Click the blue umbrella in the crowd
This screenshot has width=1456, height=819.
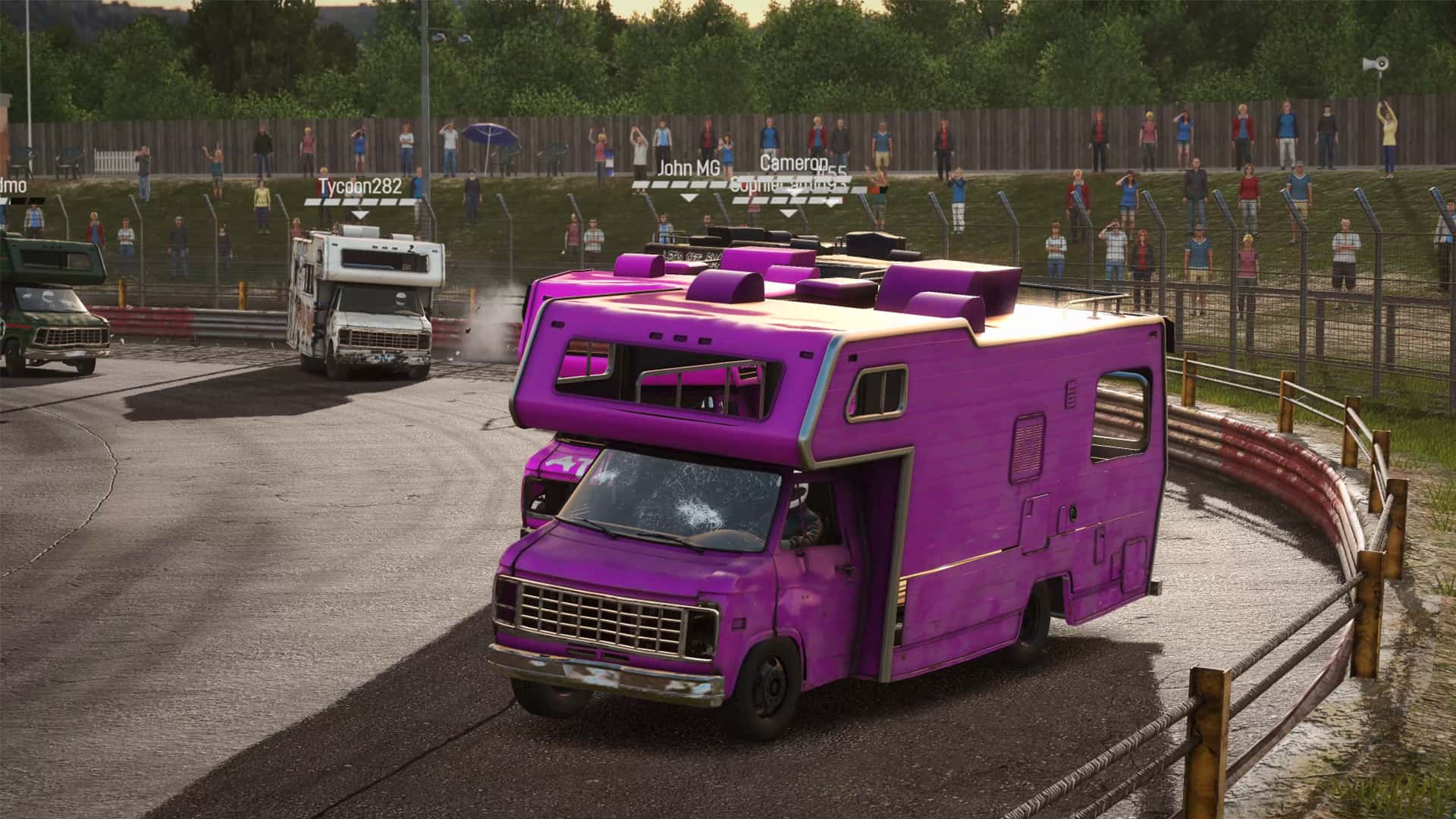[x=489, y=135]
